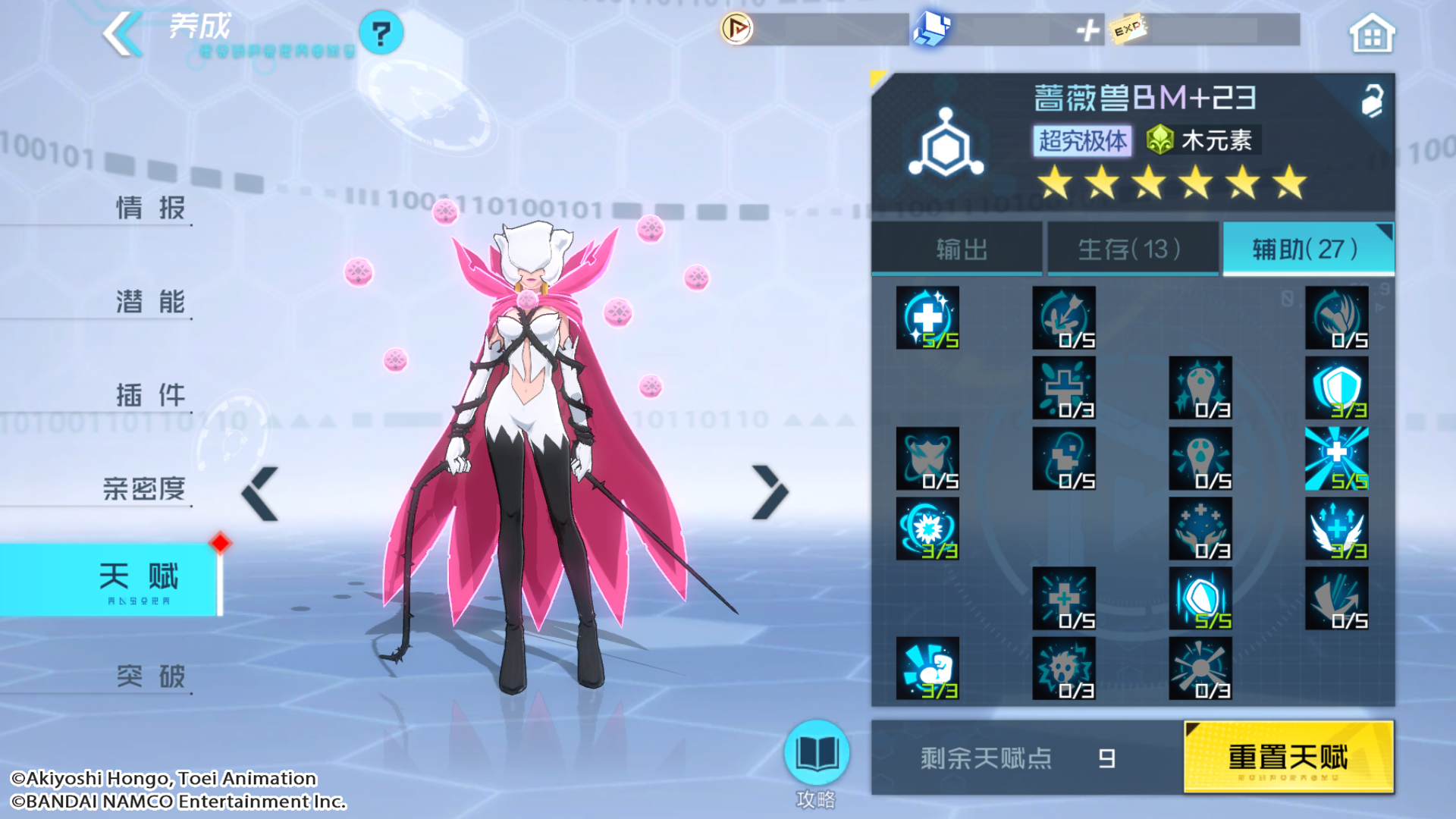
Task: Open the 亲密度 intimacy menu entry
Action: click(144, 488)
